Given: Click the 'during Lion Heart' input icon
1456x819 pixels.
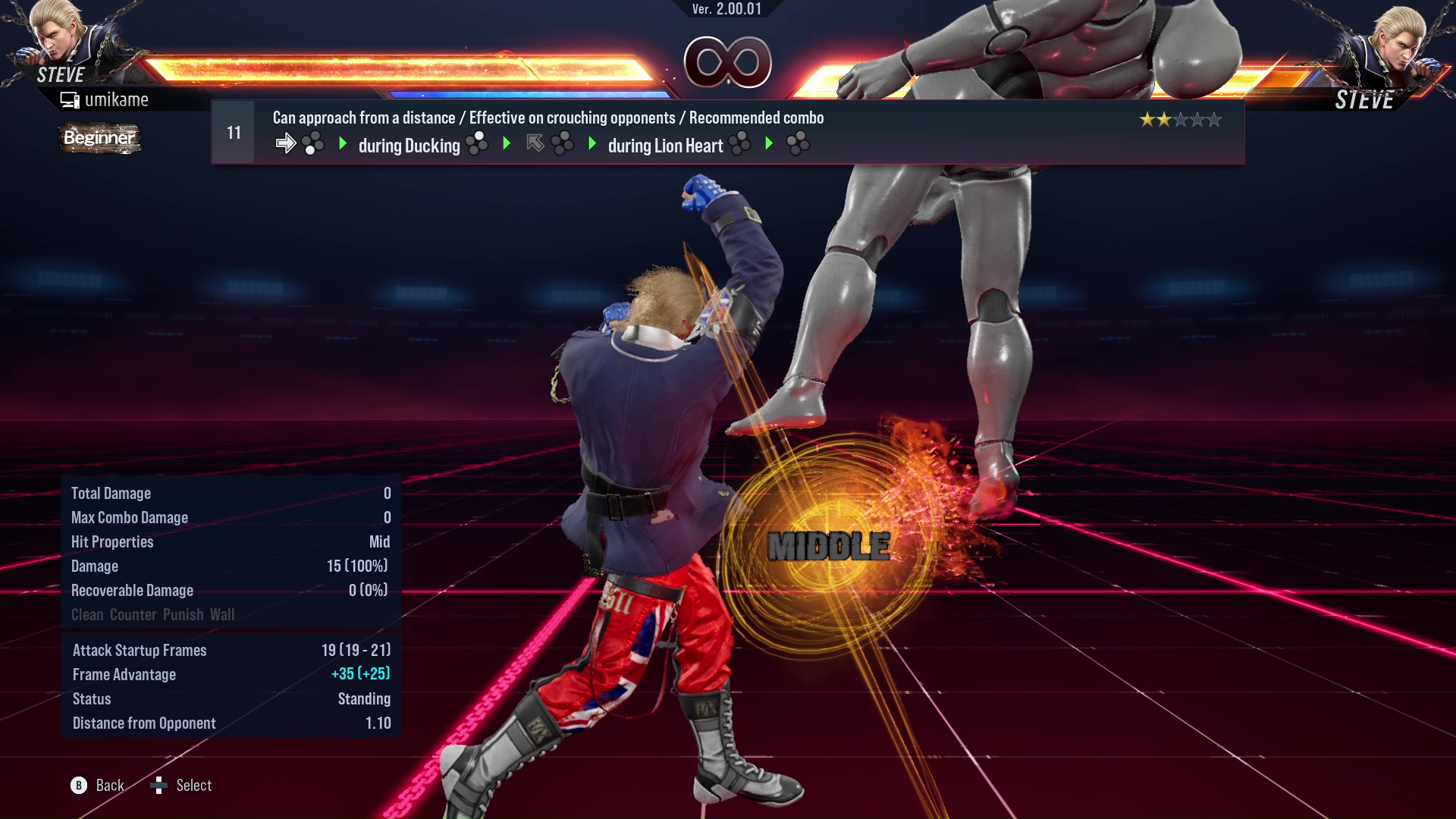Looking at the screenshot, I should (739, 143).
